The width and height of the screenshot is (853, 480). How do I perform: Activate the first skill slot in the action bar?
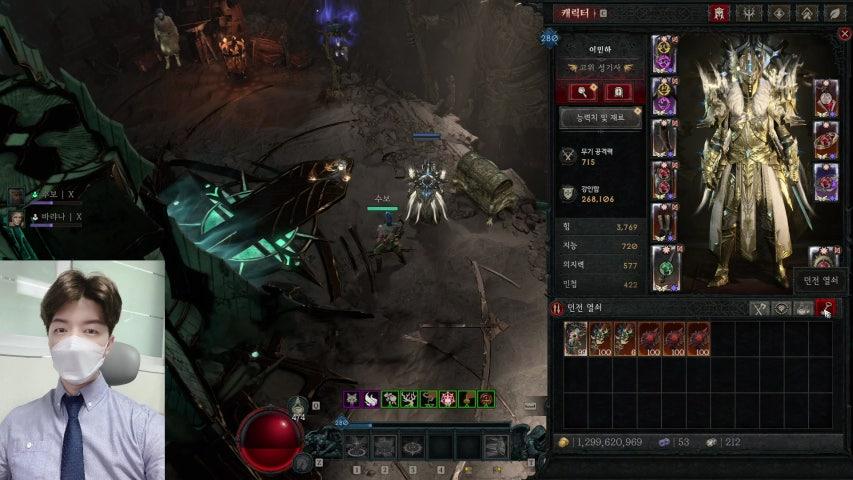tap(356, 447)
